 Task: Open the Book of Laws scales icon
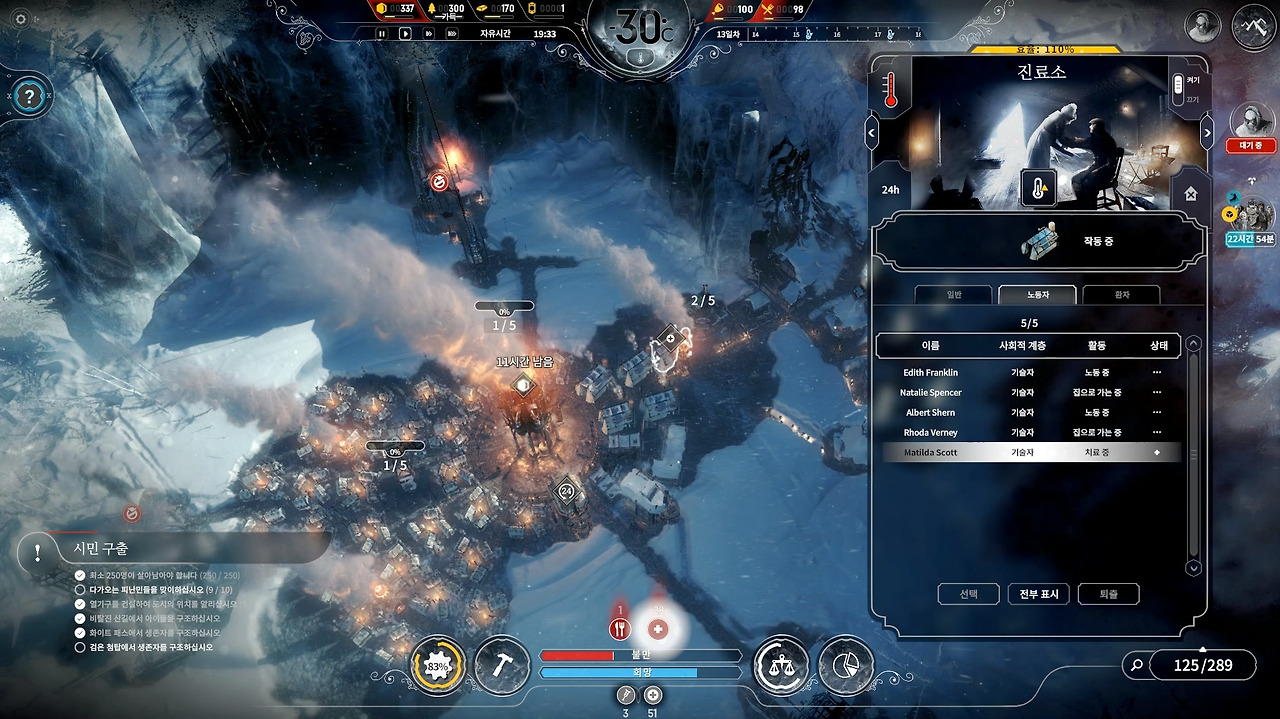click(781, 665)
